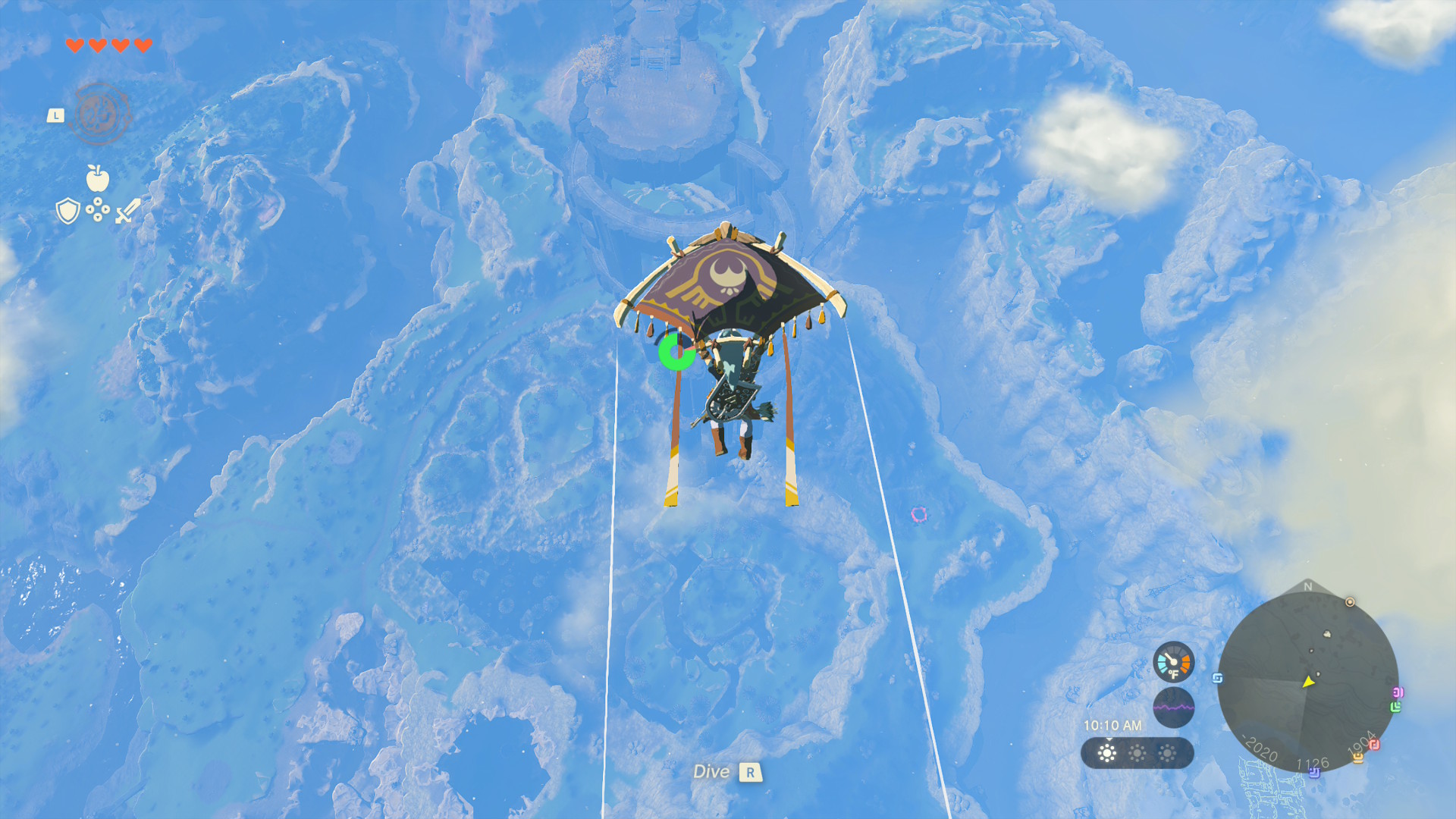Image resolution: width=1456 pixels, height=819 pixels.
Task: Select the apple materials shortcut icon
Action: pos(98,178)
